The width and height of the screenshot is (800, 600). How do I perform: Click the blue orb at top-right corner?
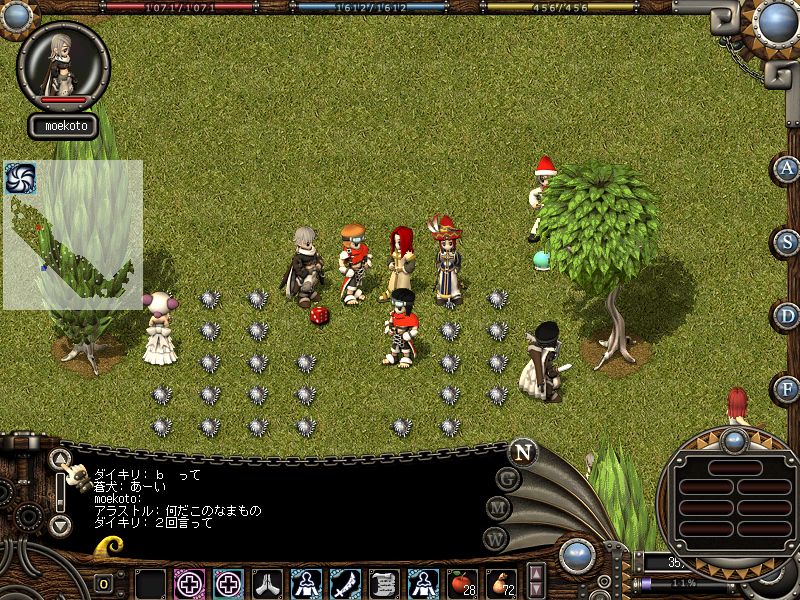point(775,20)
